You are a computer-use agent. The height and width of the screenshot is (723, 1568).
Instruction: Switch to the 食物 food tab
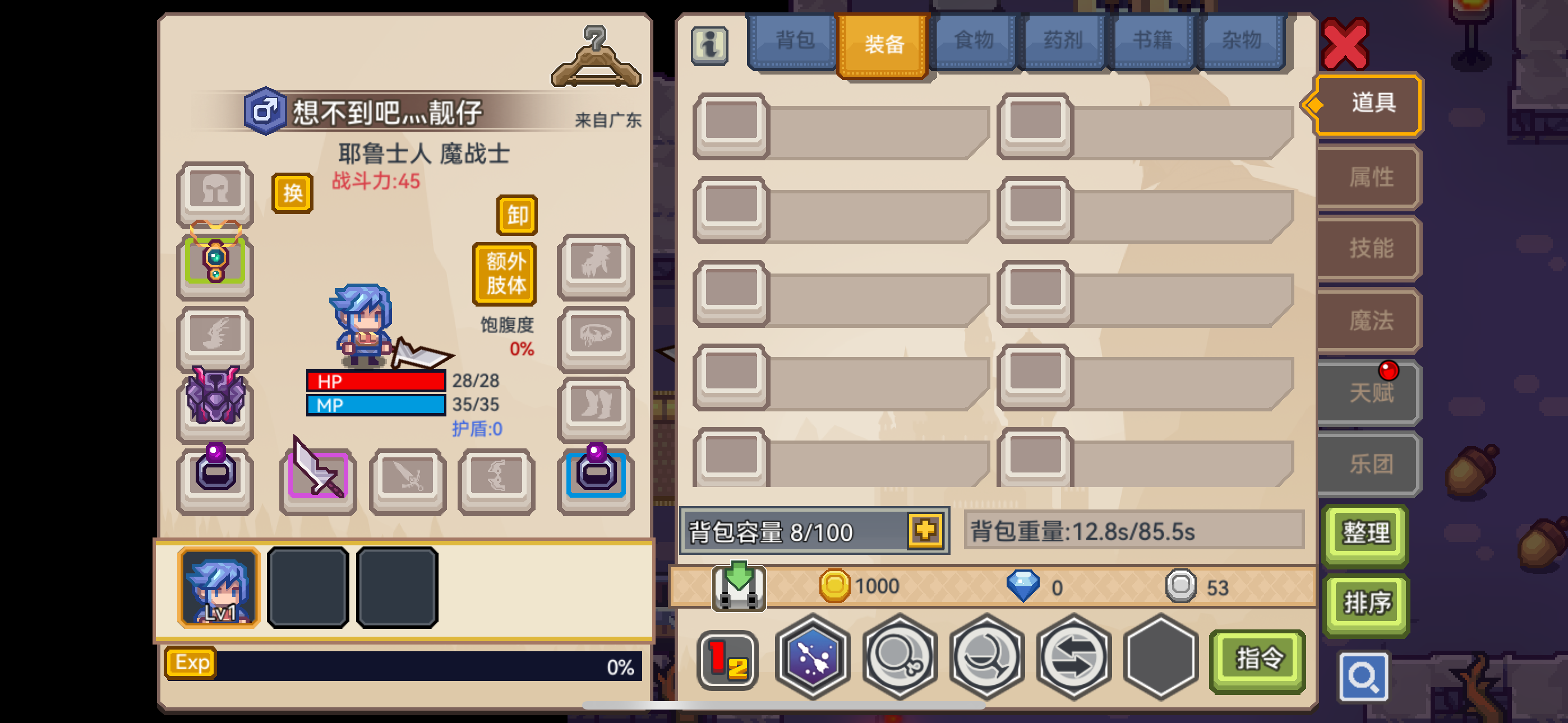972,40
